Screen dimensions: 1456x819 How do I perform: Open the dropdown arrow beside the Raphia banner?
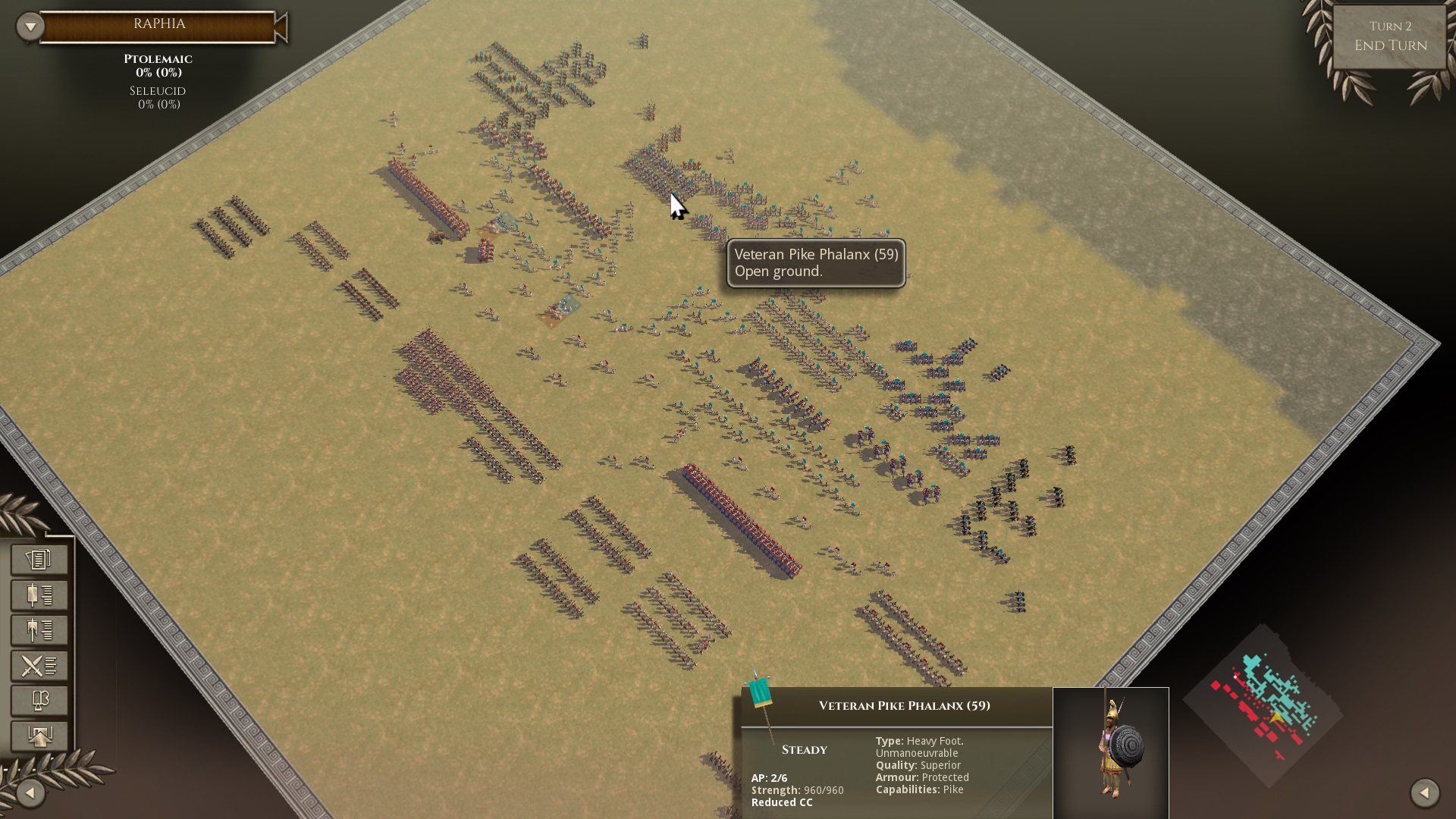coord(30,27)
